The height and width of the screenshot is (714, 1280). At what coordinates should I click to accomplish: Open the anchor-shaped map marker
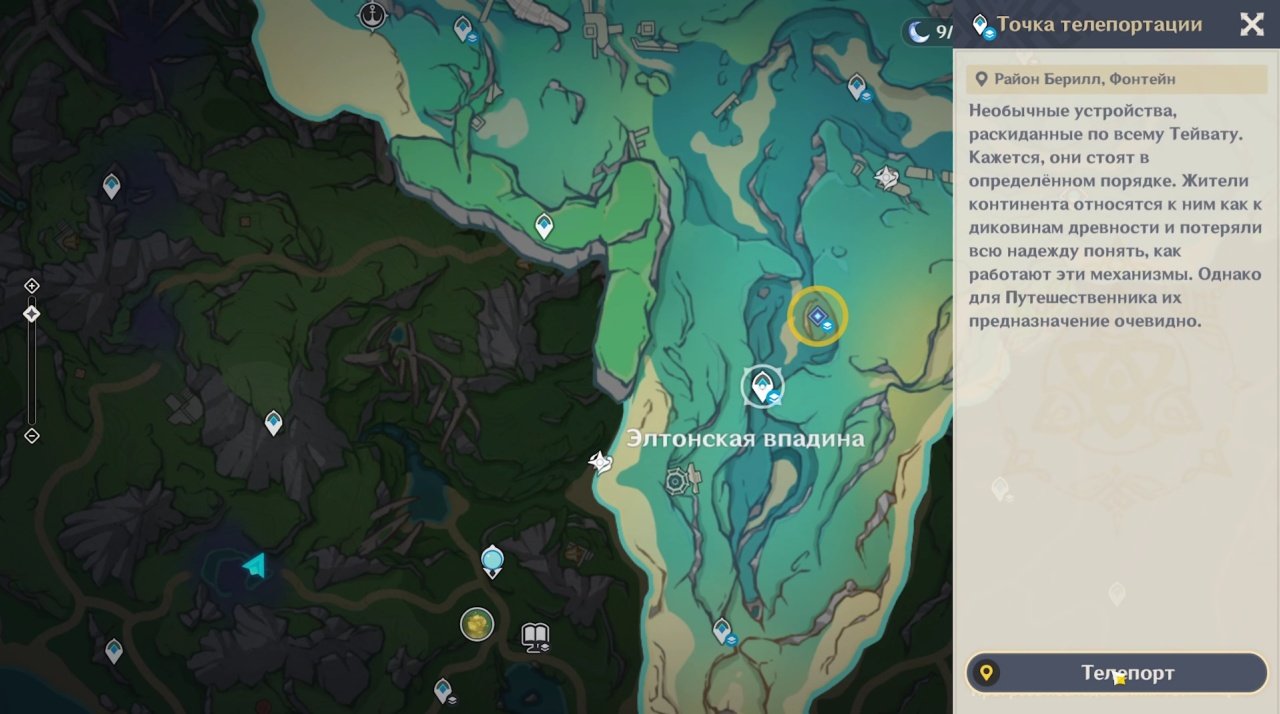tap(373, 16)
